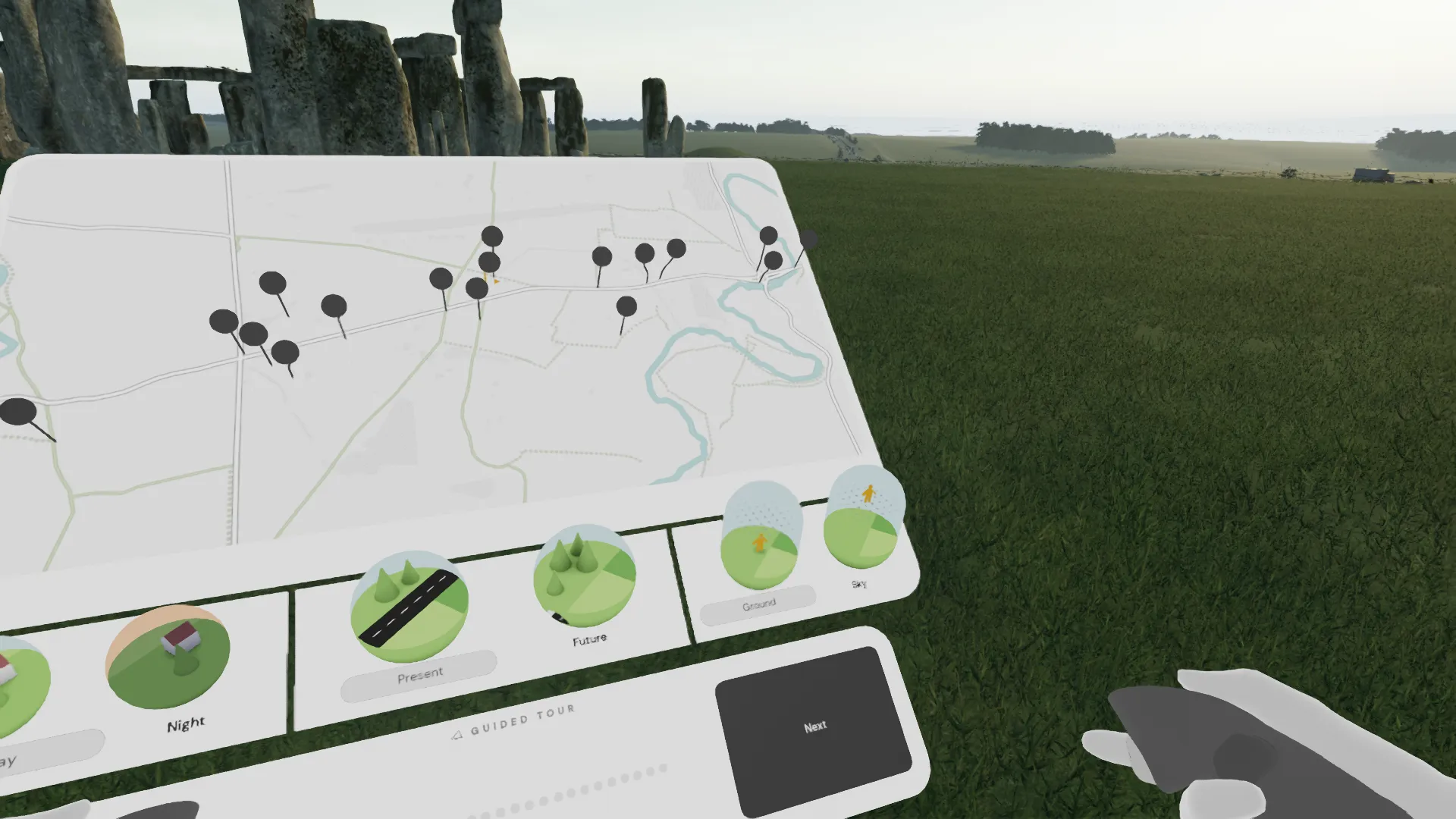Click the orange location marker on the map

[496, 281]
